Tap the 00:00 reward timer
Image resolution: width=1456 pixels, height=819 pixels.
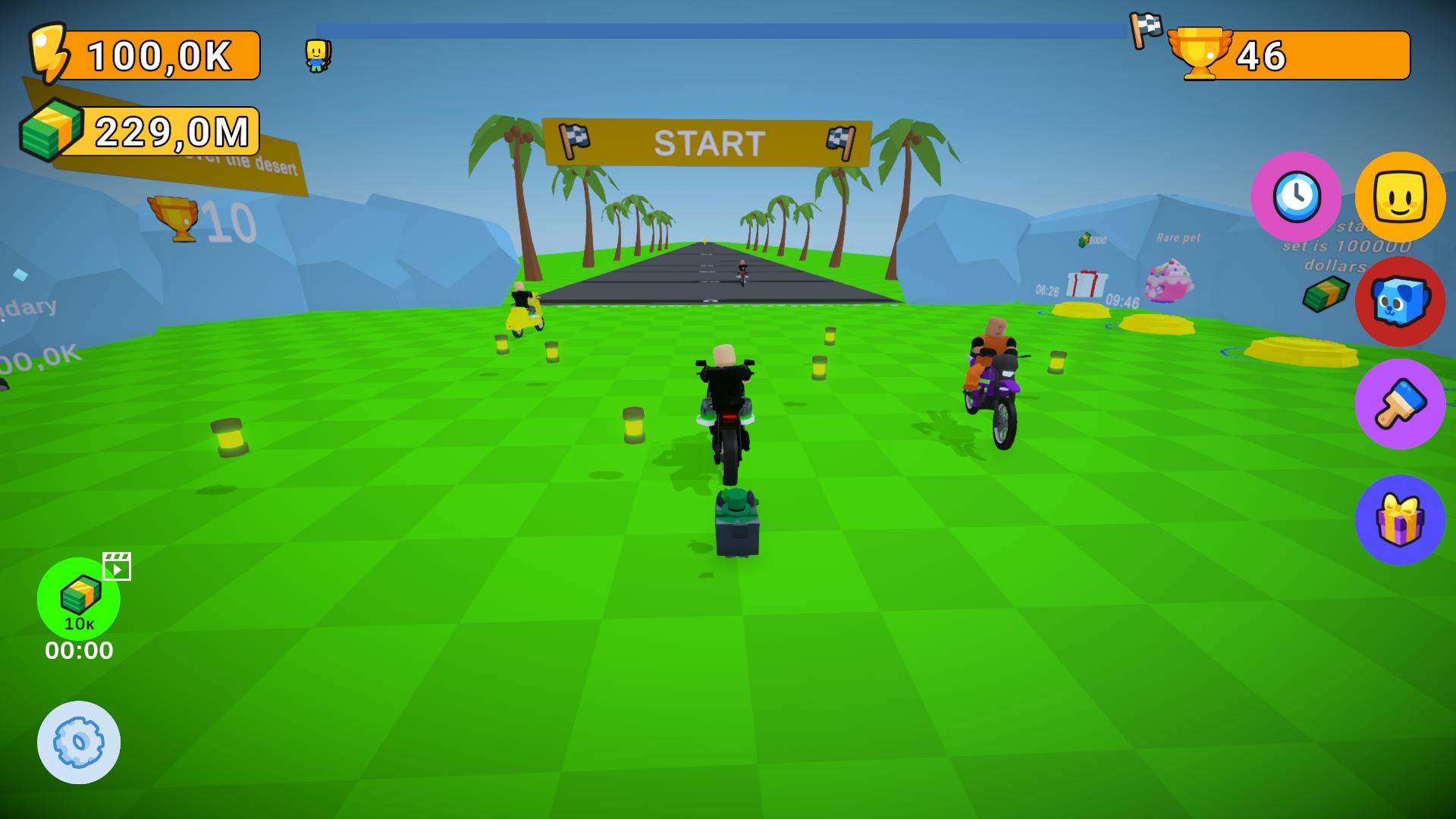coord(78,649)
